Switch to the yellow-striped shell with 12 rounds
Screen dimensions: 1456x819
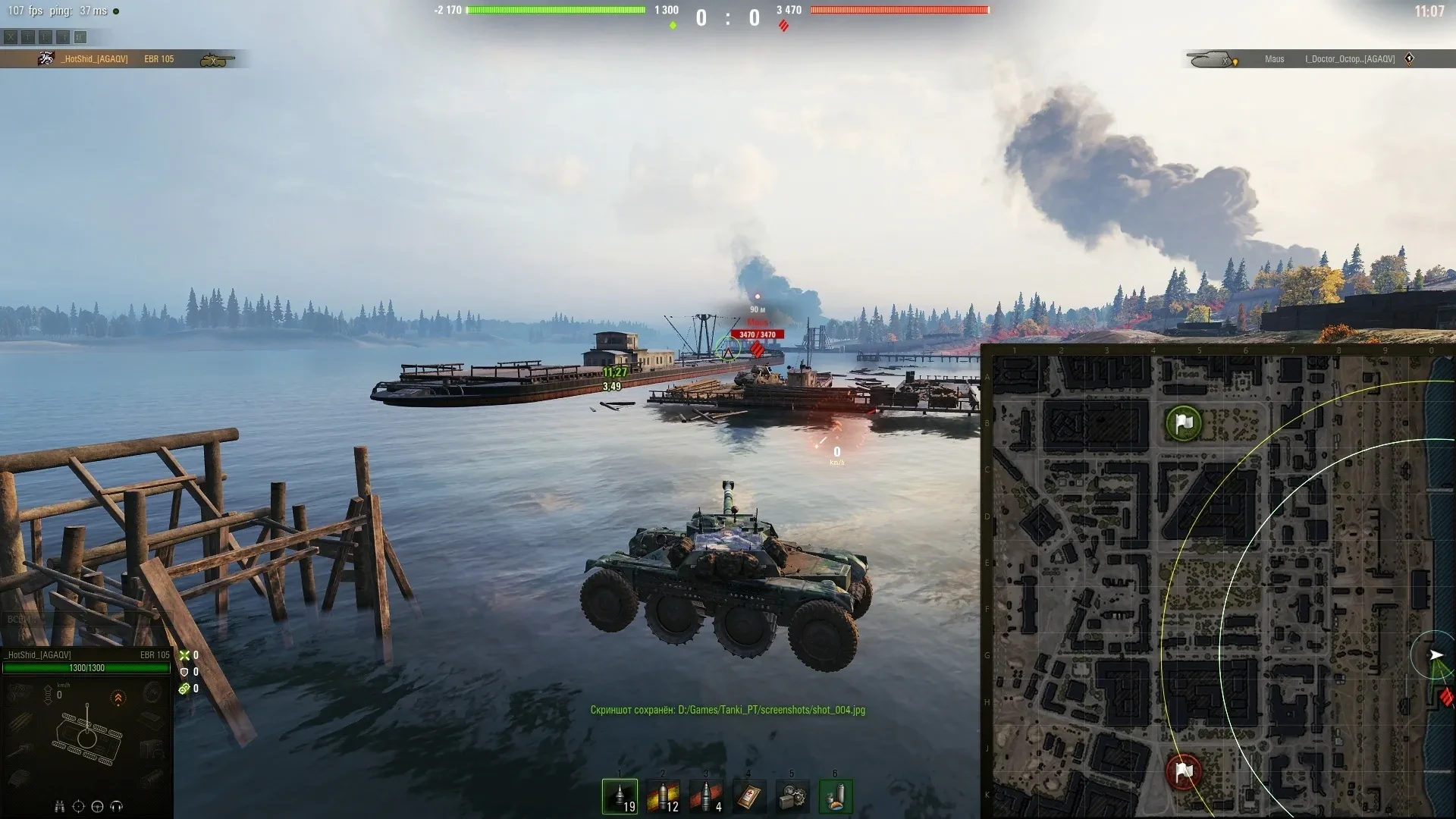[x=663, y=796]
